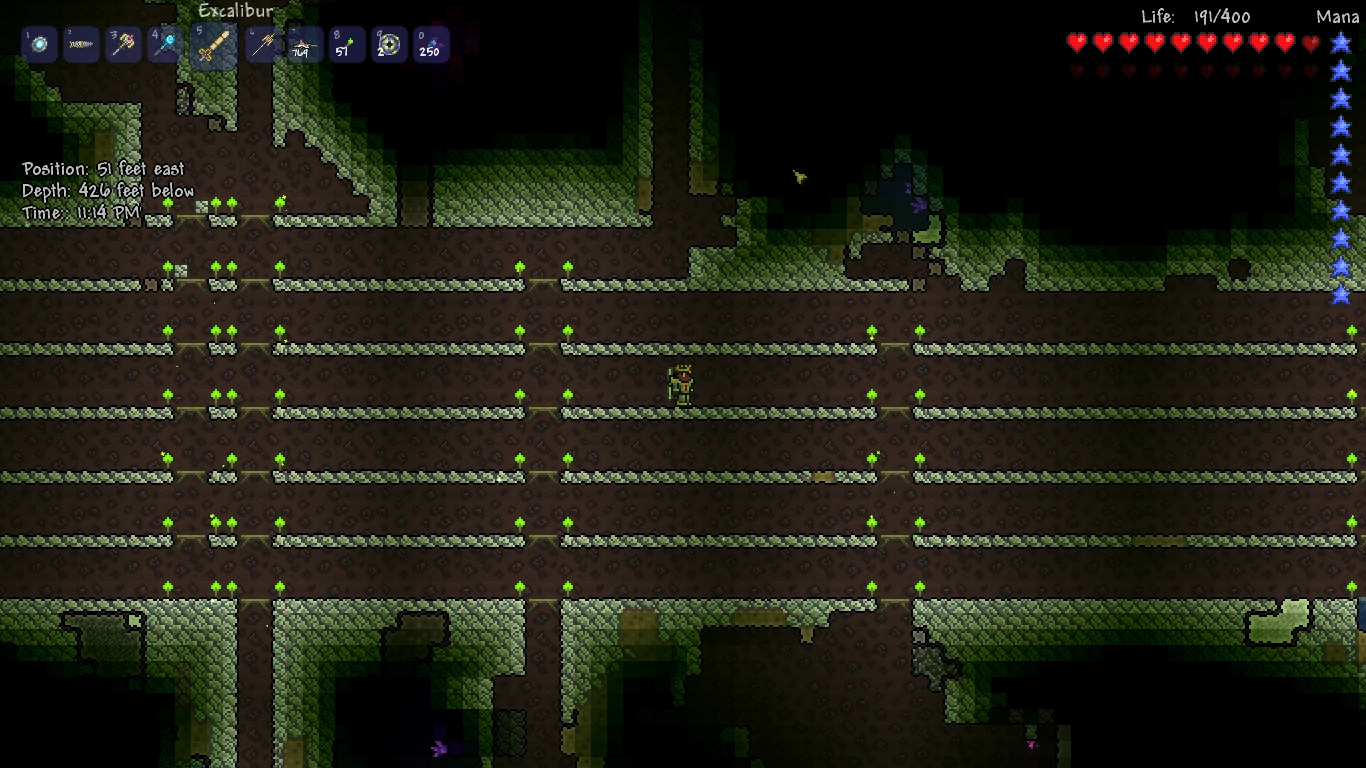The image size is (1366, 768).
Task: Select the magic mirror in hotbar slot 1
Action: click(40, 45)
